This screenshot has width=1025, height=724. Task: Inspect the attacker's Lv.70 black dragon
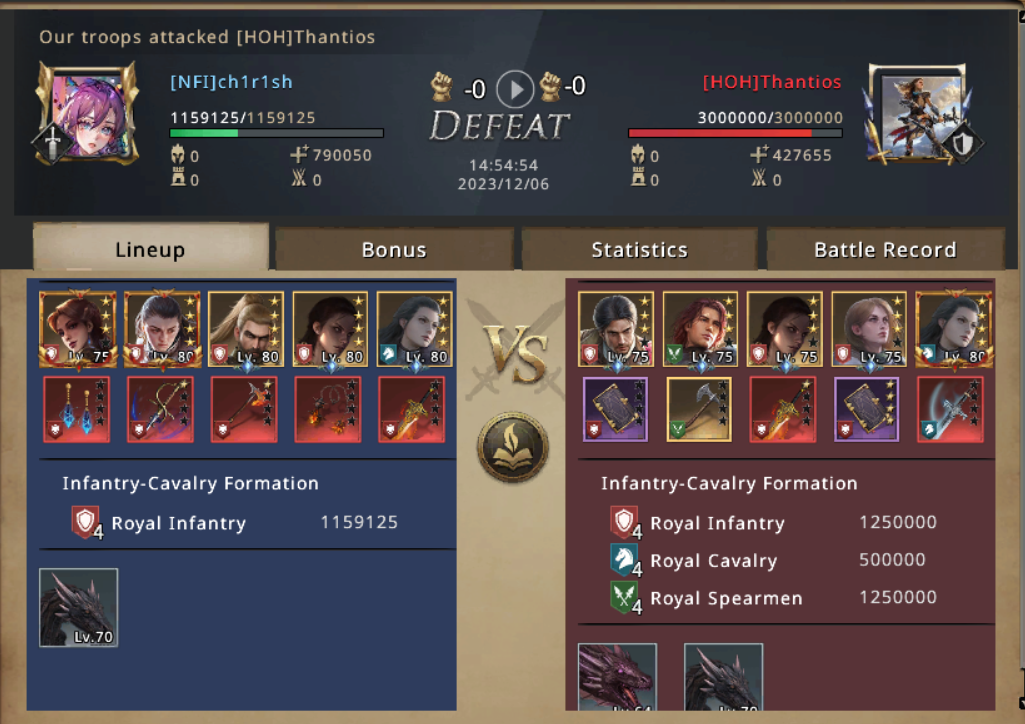(x=78, y=607)
